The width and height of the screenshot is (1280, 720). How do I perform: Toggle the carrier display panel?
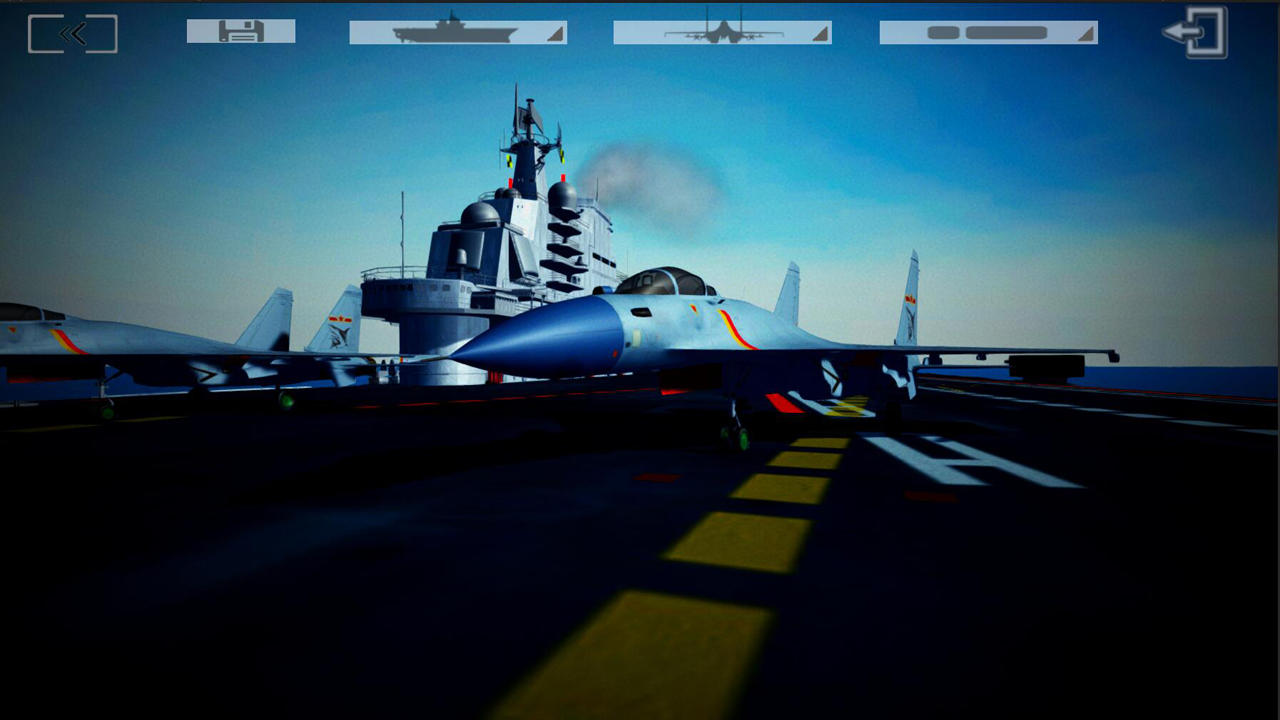(x=455, y=31)
